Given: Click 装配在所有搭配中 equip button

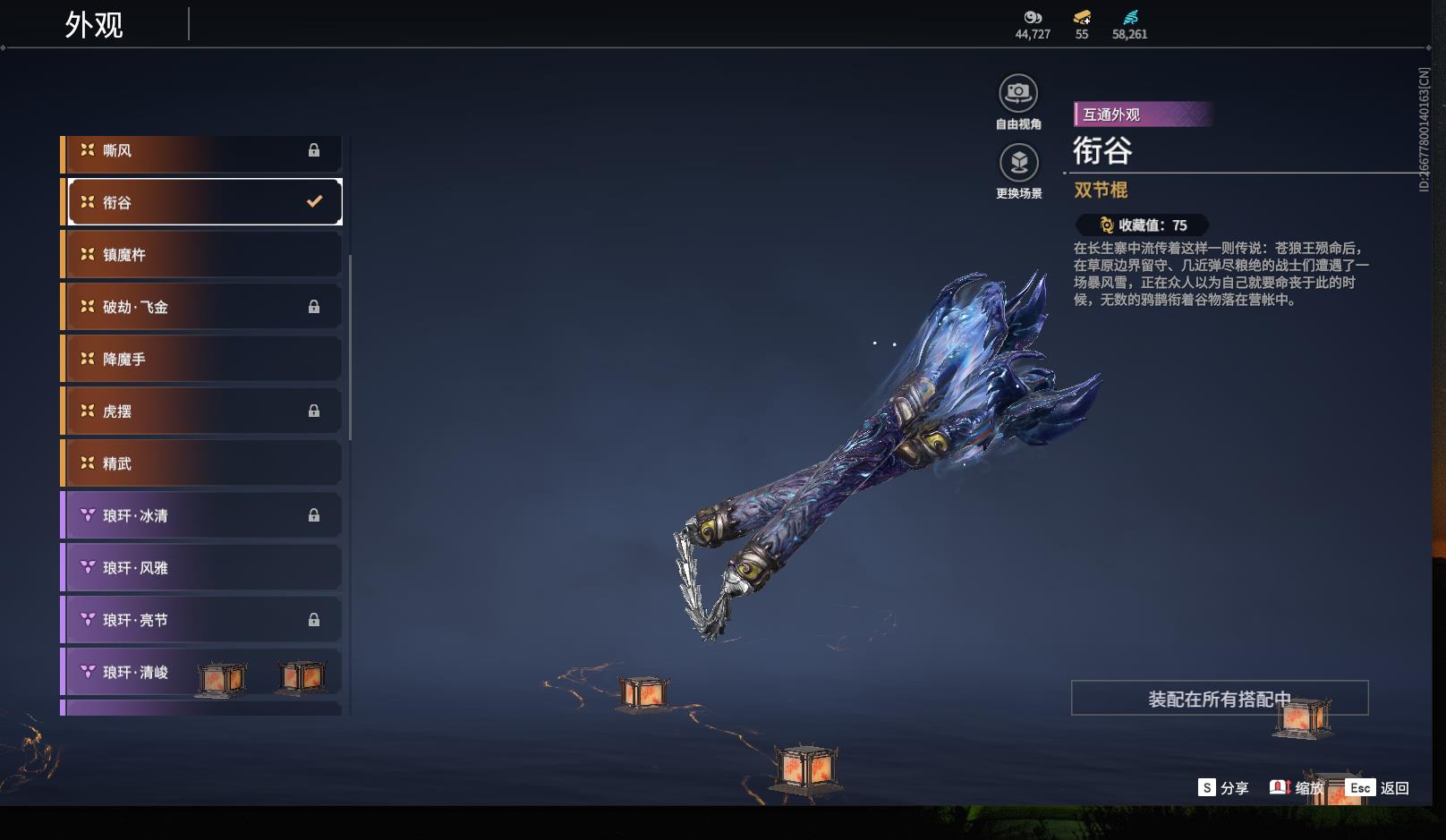Looking at the screenshot, I should 1219,699.
